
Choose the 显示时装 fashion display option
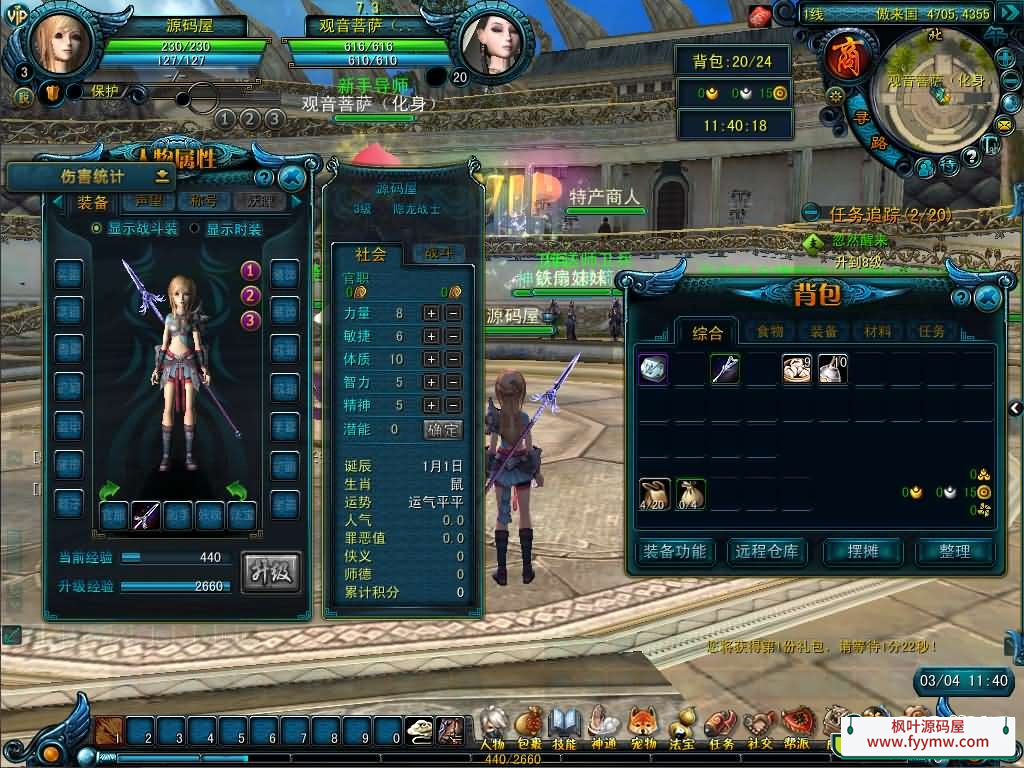click(194, 229)
